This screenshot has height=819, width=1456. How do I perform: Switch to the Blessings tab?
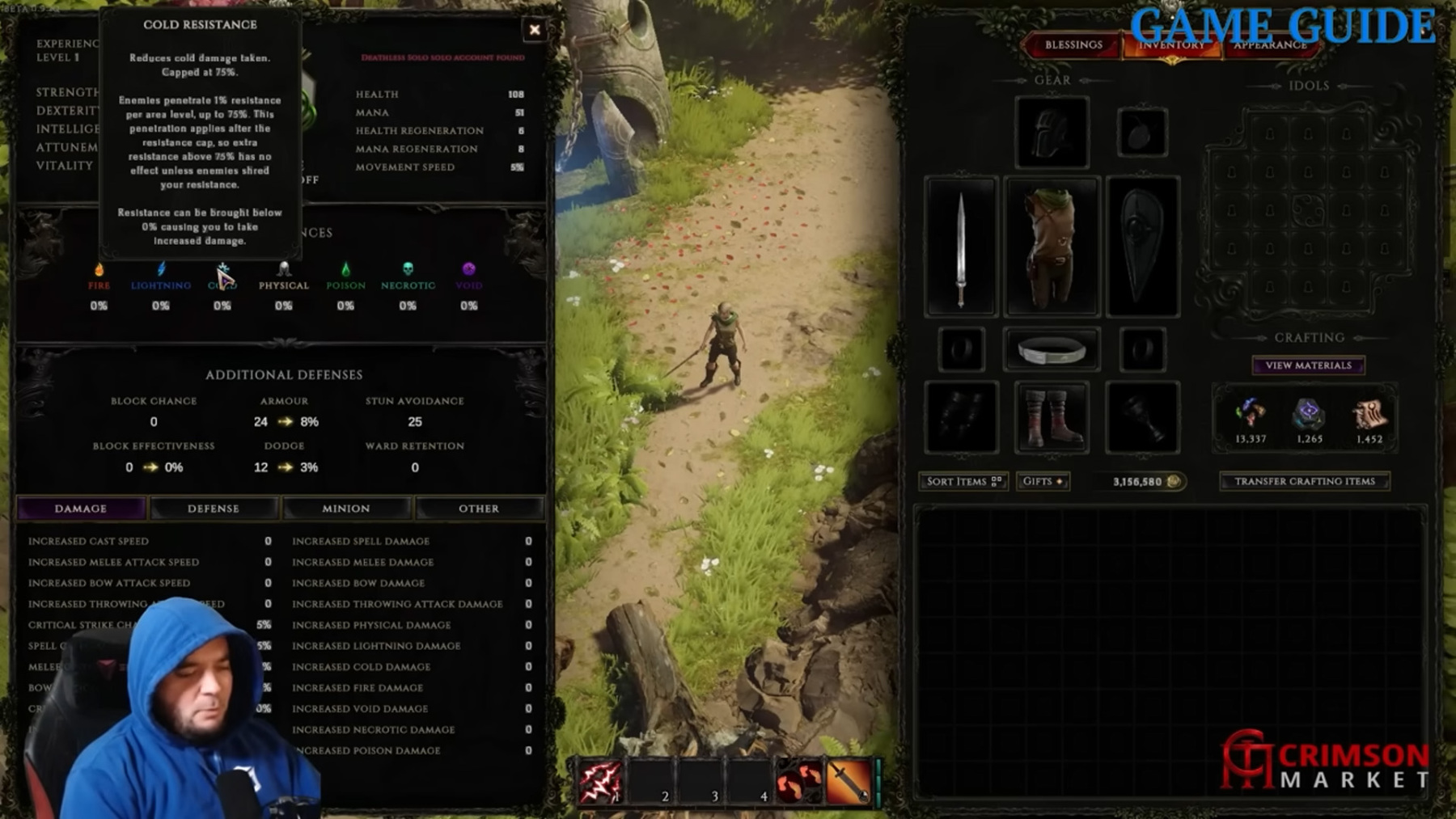pos(1073,45)
